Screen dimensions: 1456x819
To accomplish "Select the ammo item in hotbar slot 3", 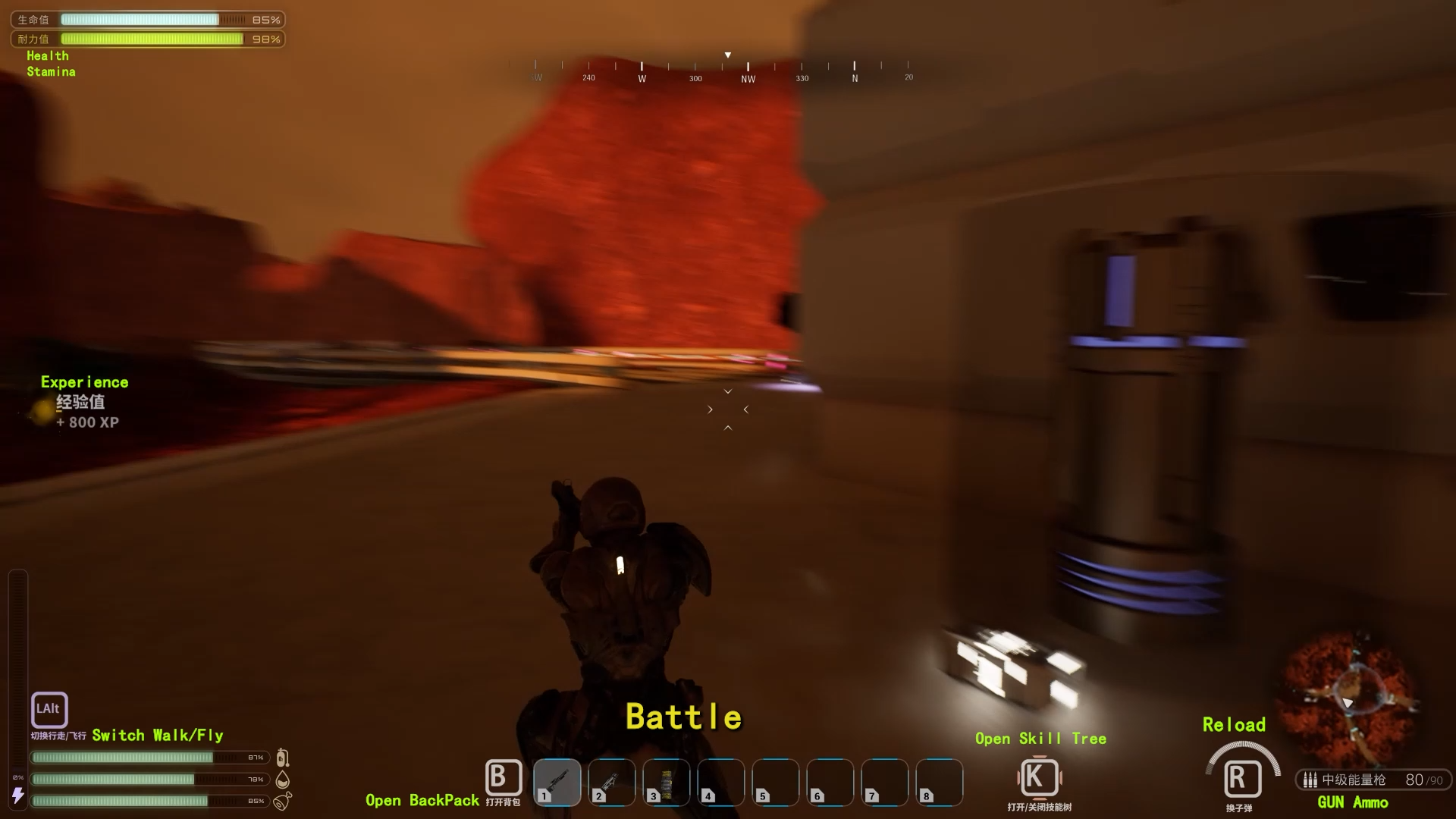I will pyautogui.click(x=667, y=783).
